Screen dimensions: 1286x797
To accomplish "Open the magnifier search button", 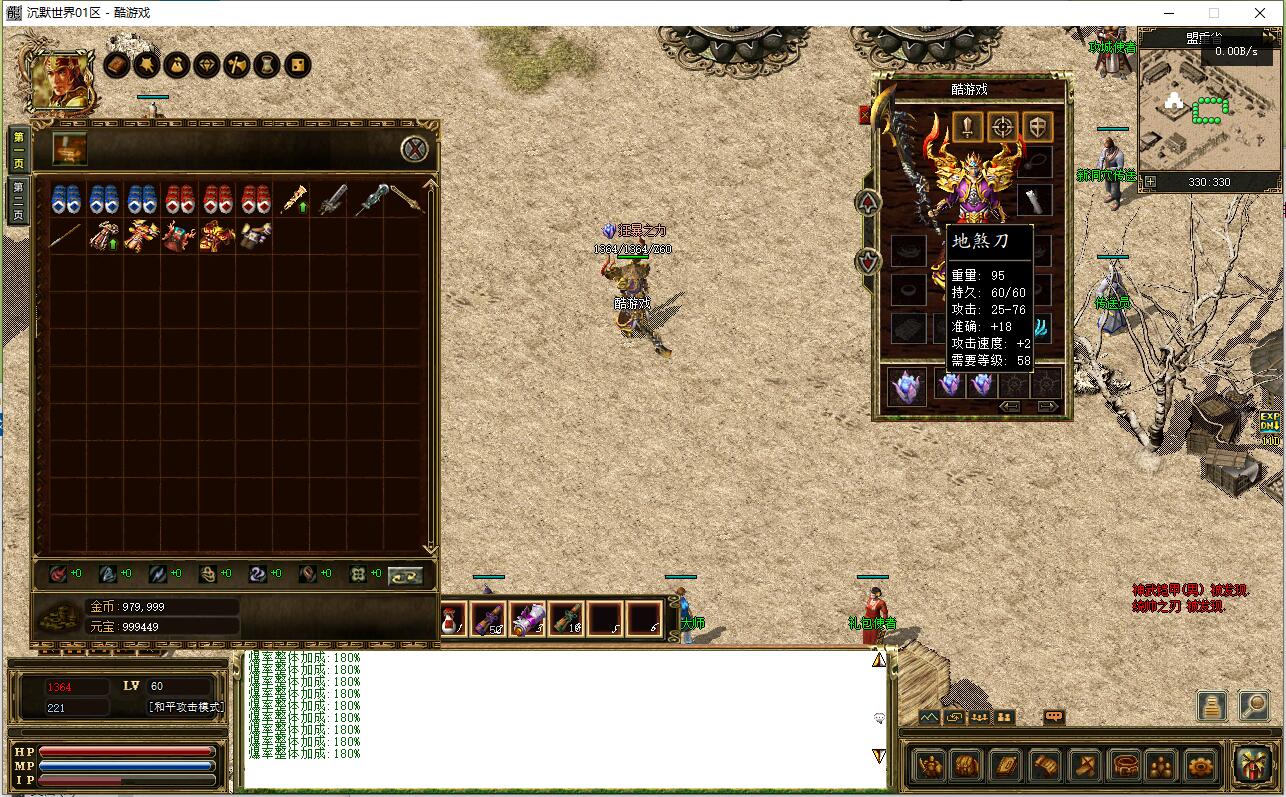I will click(x=1253, y=706).
